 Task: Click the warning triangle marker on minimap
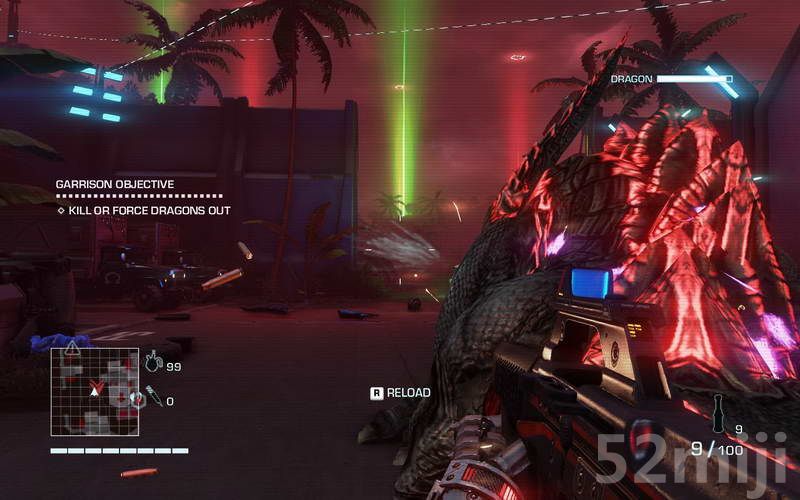[71, 348]
